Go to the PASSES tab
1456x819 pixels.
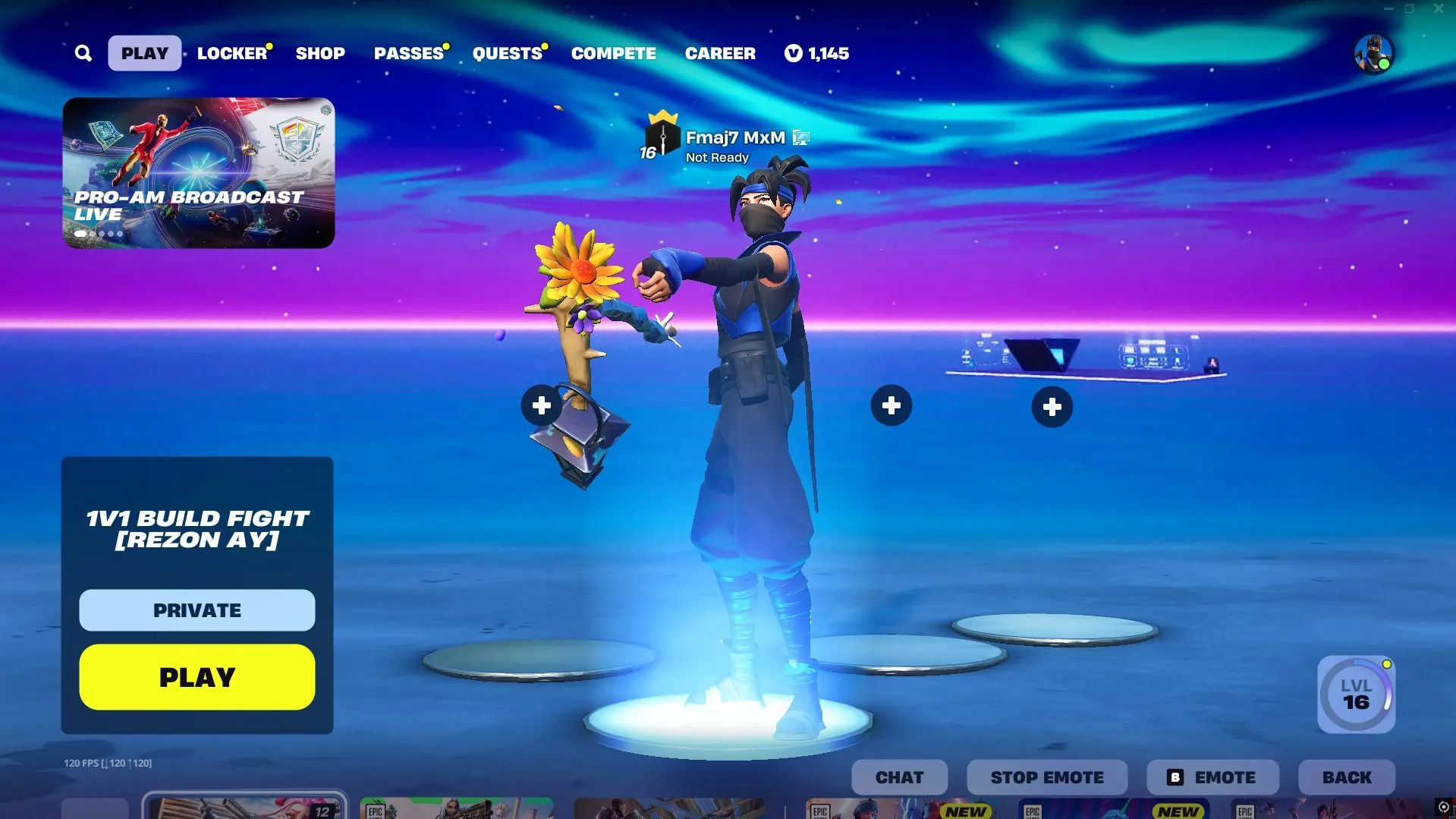tap(408, 53)
